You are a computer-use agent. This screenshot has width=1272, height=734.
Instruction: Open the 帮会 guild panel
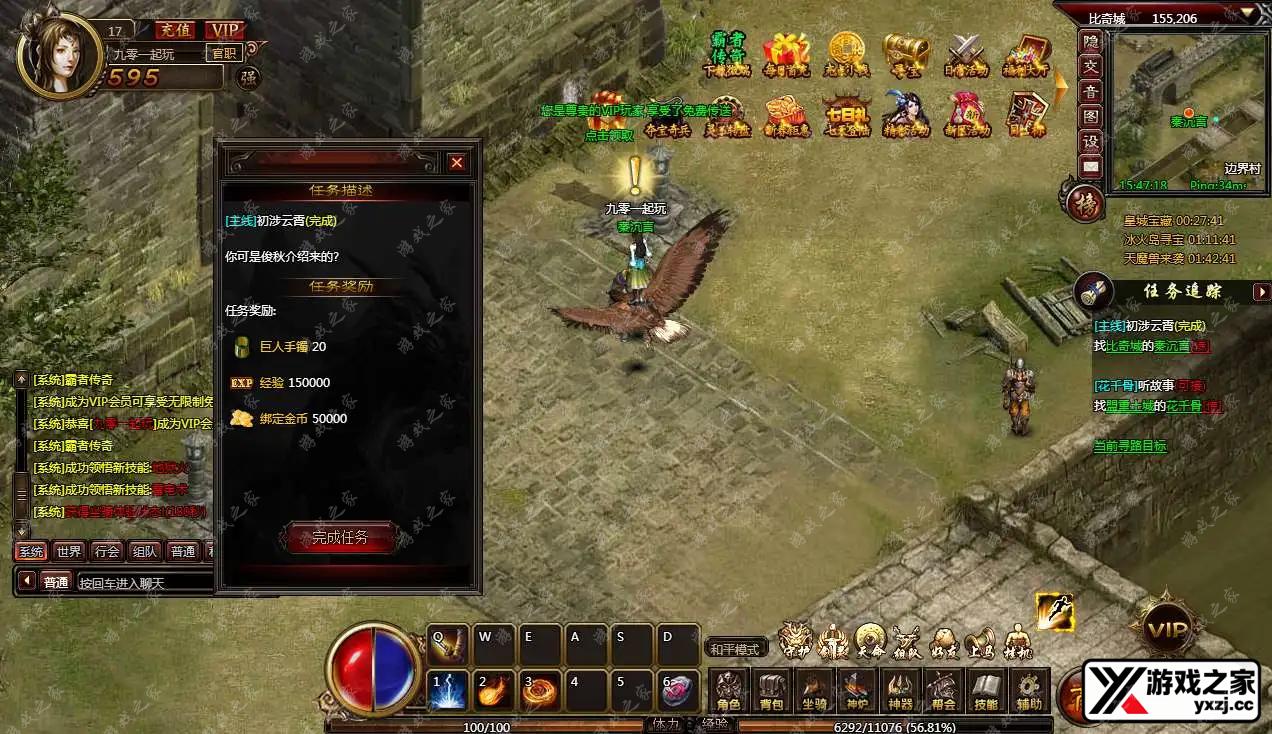(x=943, y=690)
